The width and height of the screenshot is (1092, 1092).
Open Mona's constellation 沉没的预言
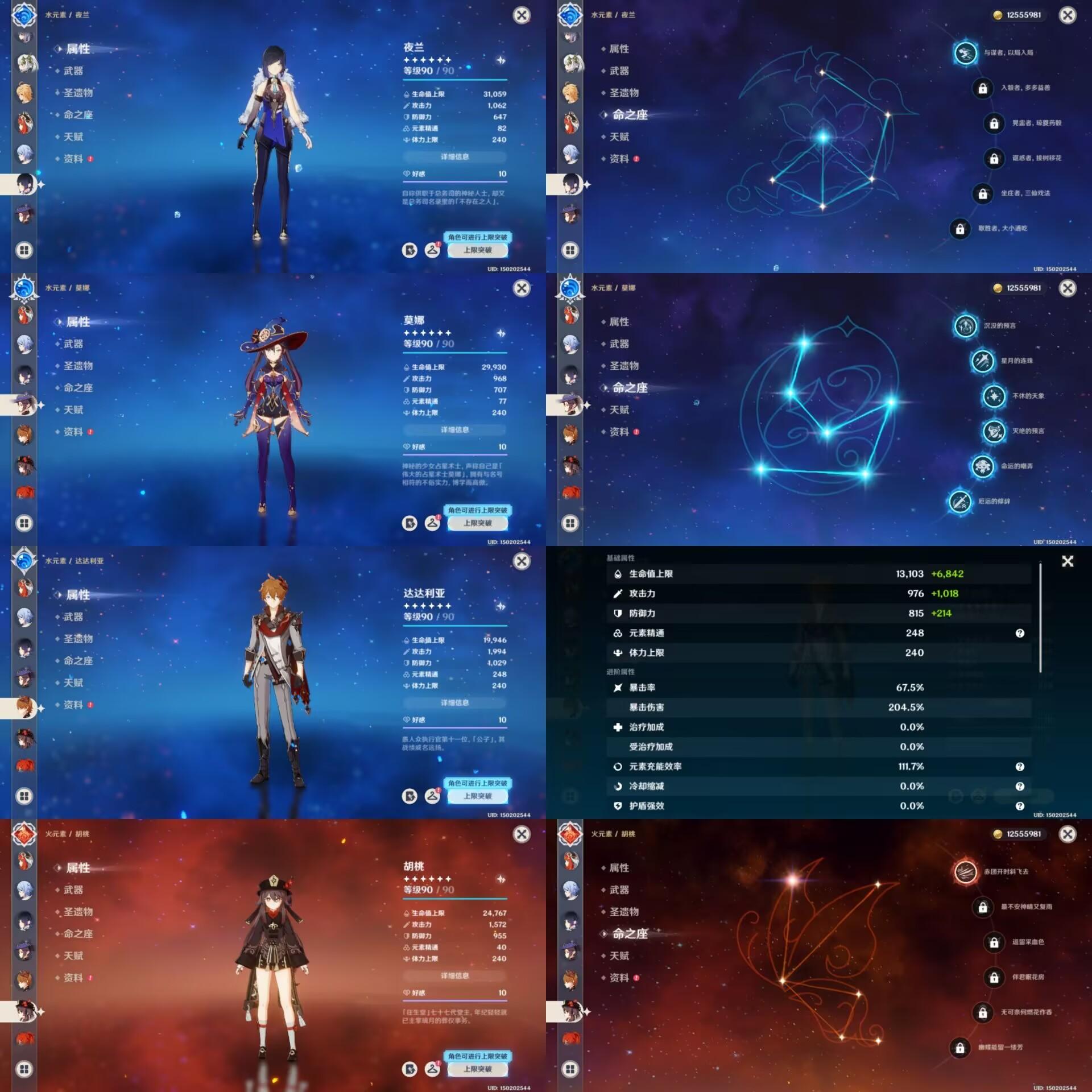965,326
